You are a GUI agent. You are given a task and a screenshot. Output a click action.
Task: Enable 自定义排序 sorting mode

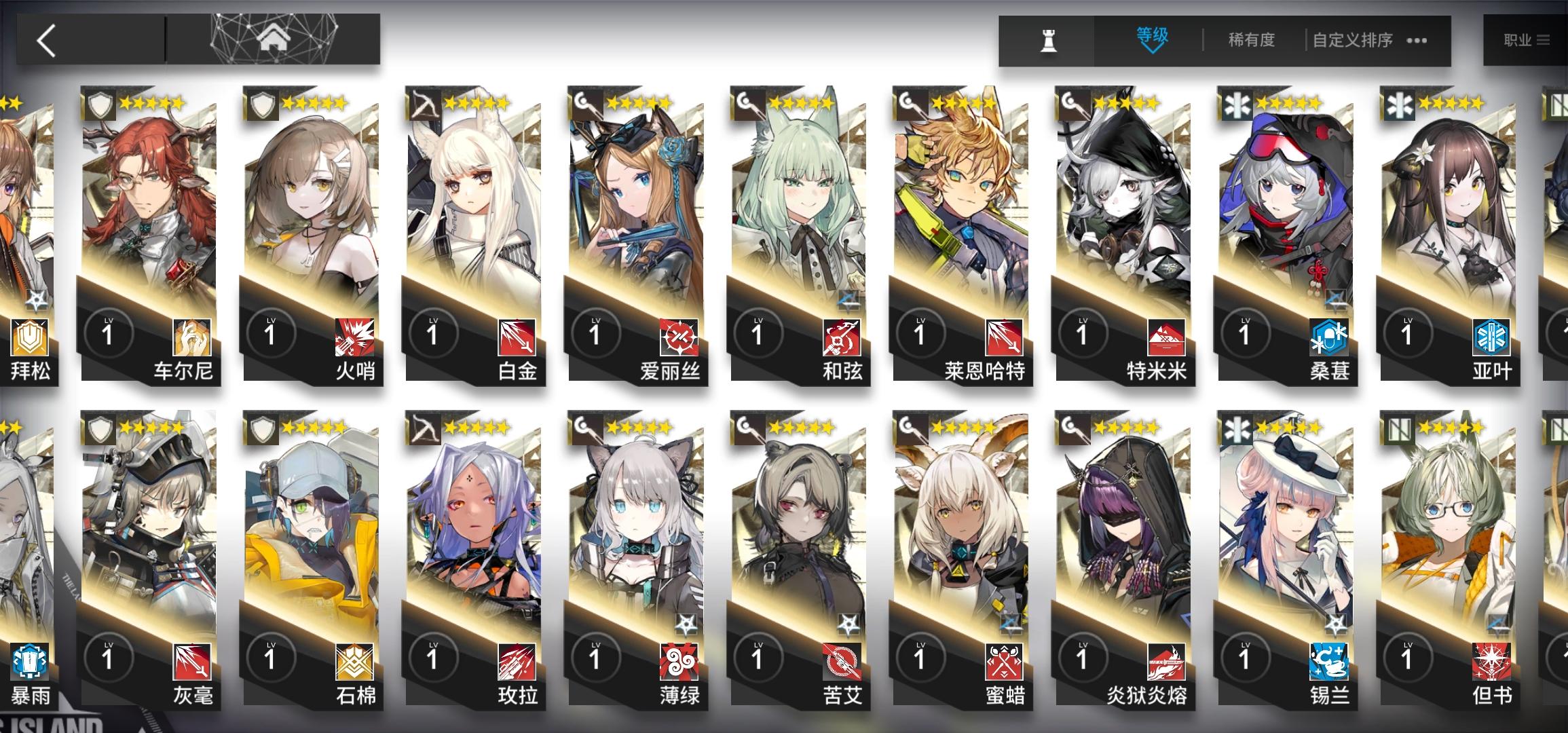pos(1354,39)
